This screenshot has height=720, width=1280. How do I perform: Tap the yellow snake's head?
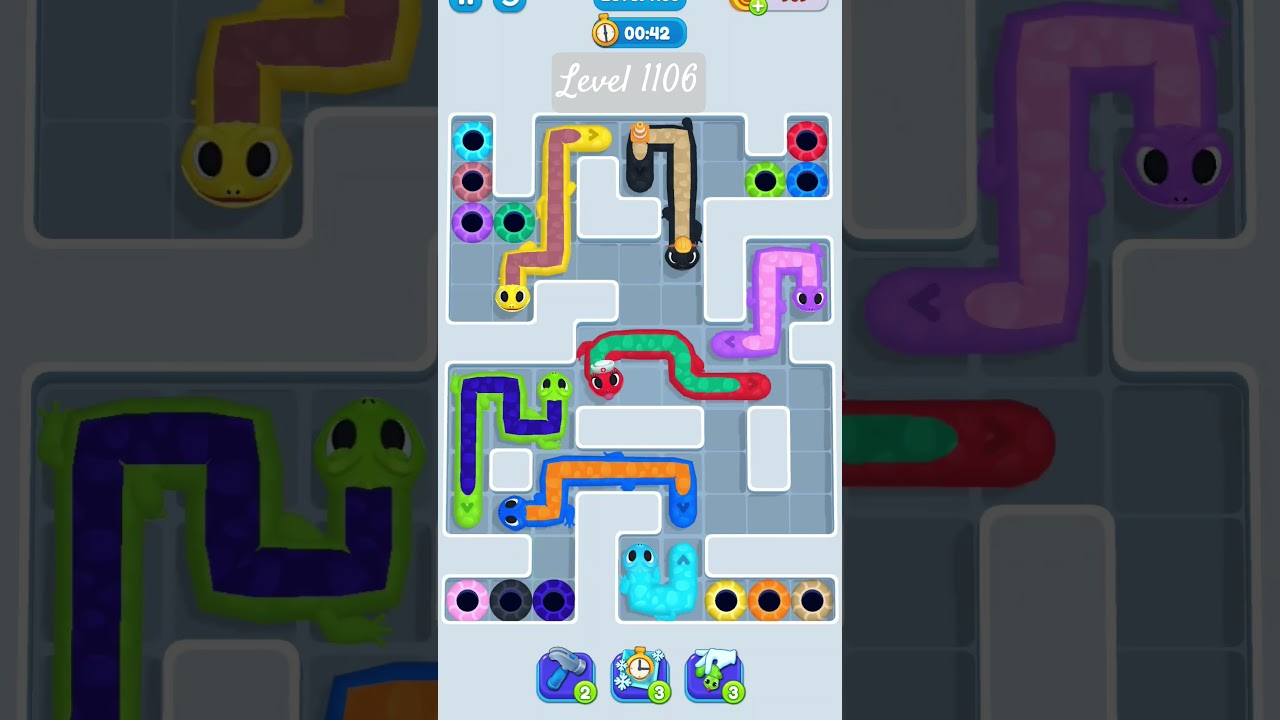tap(512, 297)
